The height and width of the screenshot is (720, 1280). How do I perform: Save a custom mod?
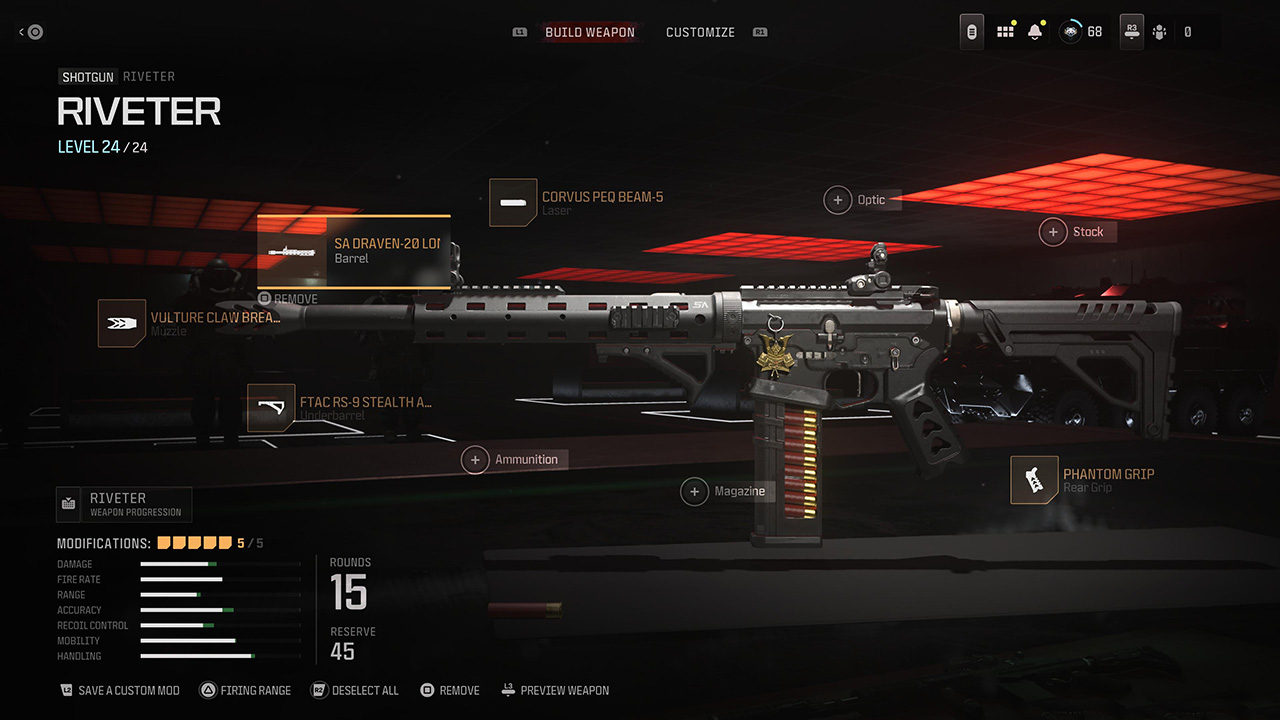[120, 690]
